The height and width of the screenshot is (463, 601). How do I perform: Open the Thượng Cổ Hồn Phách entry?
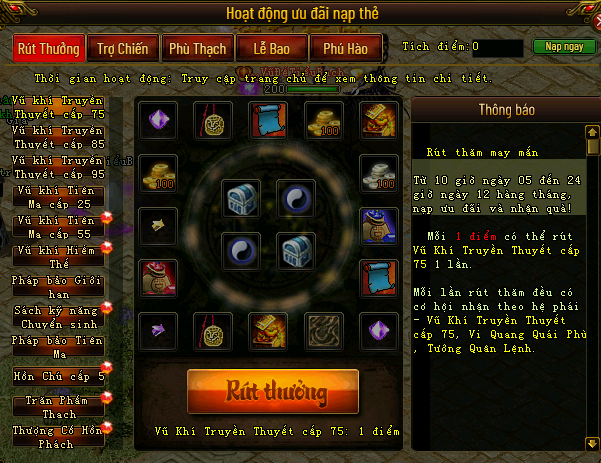pyautogui.click(x=60, y=436)
